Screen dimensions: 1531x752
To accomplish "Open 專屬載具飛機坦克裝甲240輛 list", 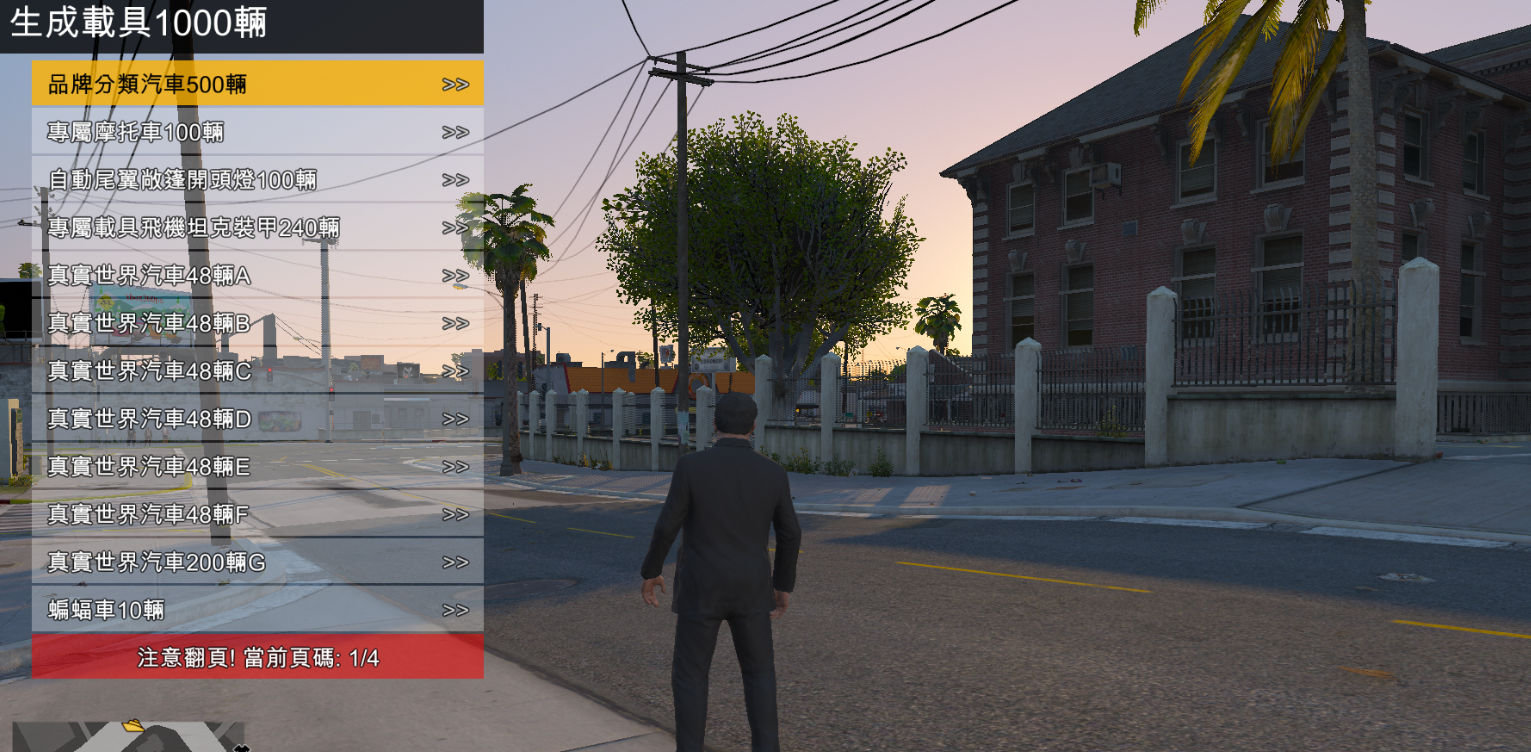I will tap(257, 228).
